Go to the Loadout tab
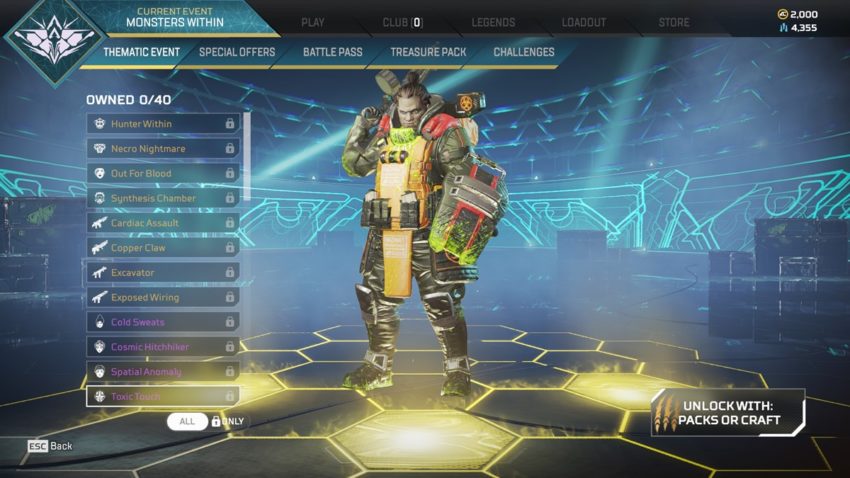The image size is (850, 478). click(x=584, y=22)
